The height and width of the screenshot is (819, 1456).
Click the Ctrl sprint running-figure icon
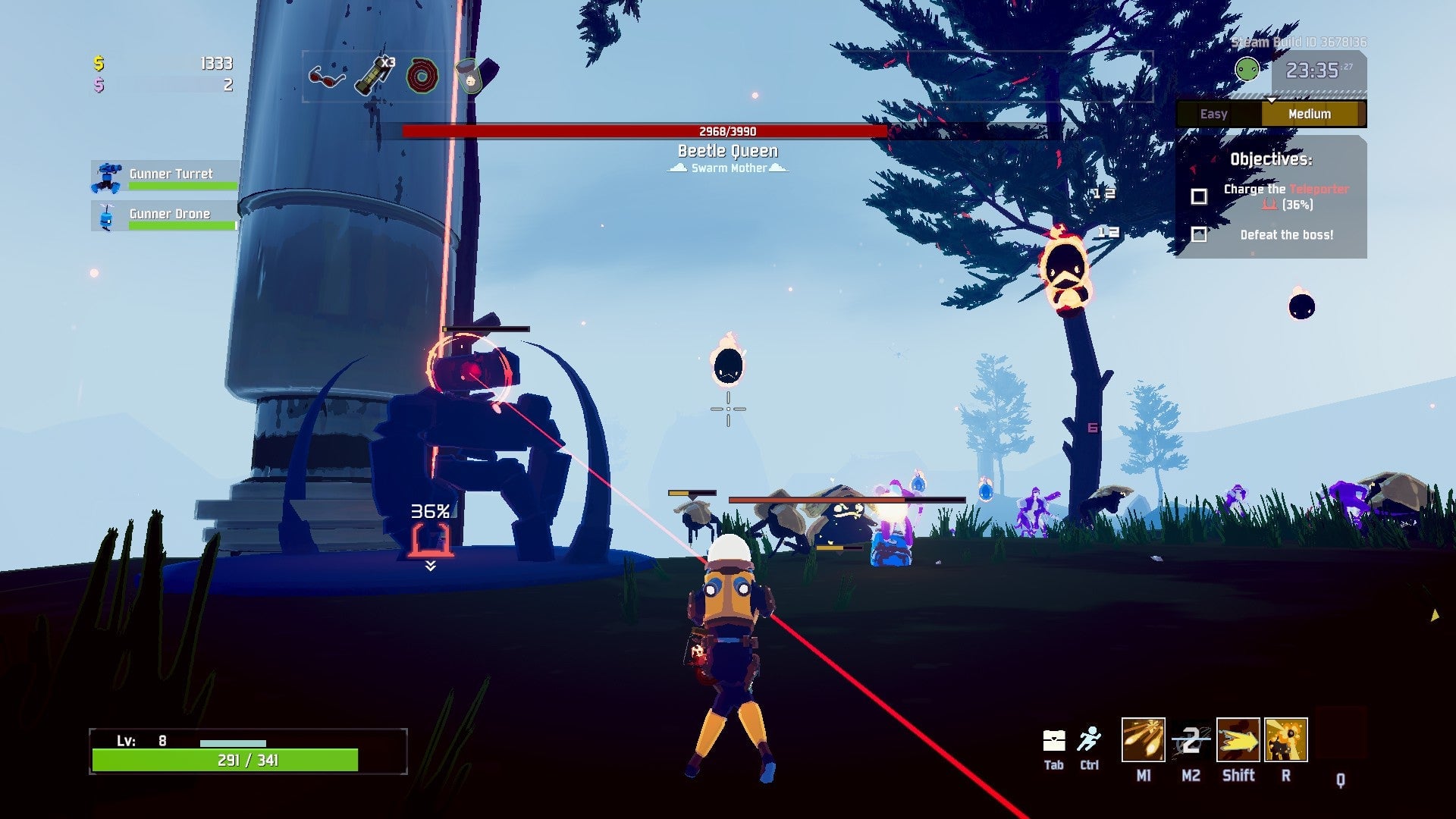(1090, 739)
